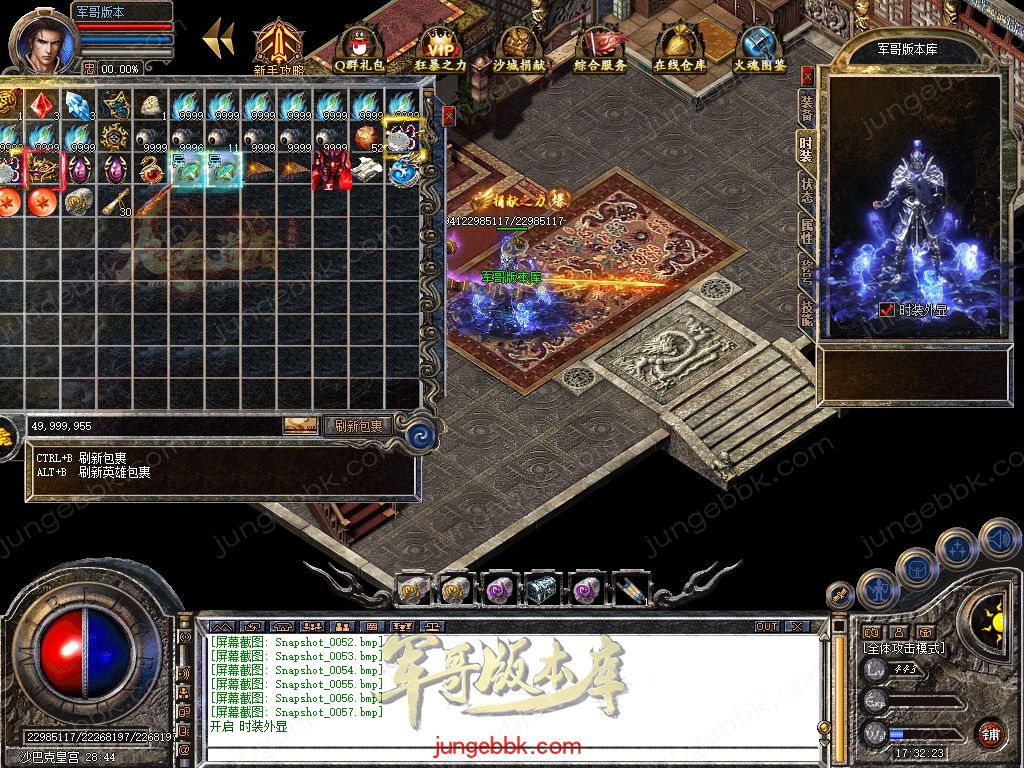This screenshot has height=768, width=1024.
Task: Switch to the 装备 equipment tab
Action: click(x=806, y=108)
